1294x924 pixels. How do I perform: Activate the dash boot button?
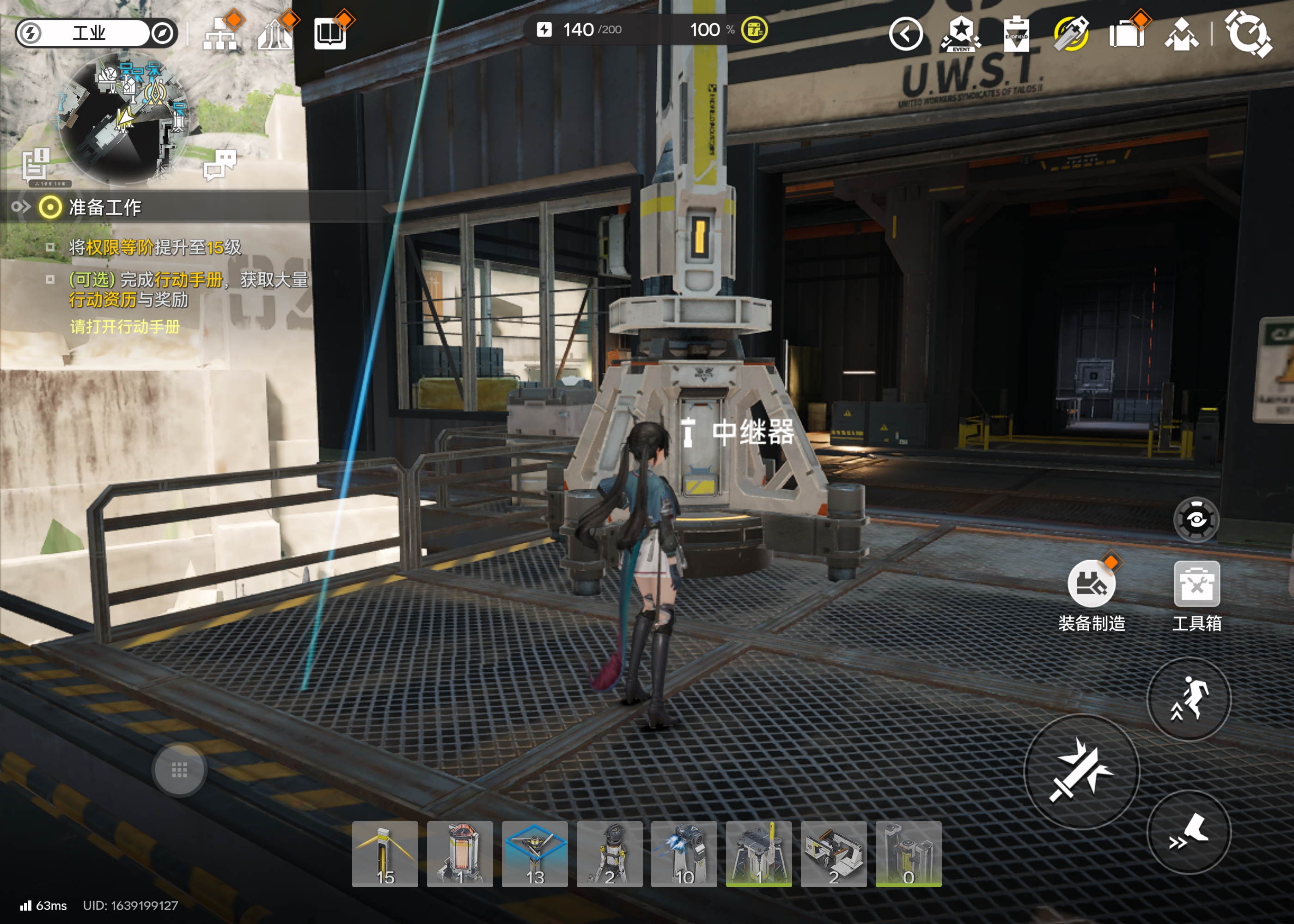pos(1189,833)
